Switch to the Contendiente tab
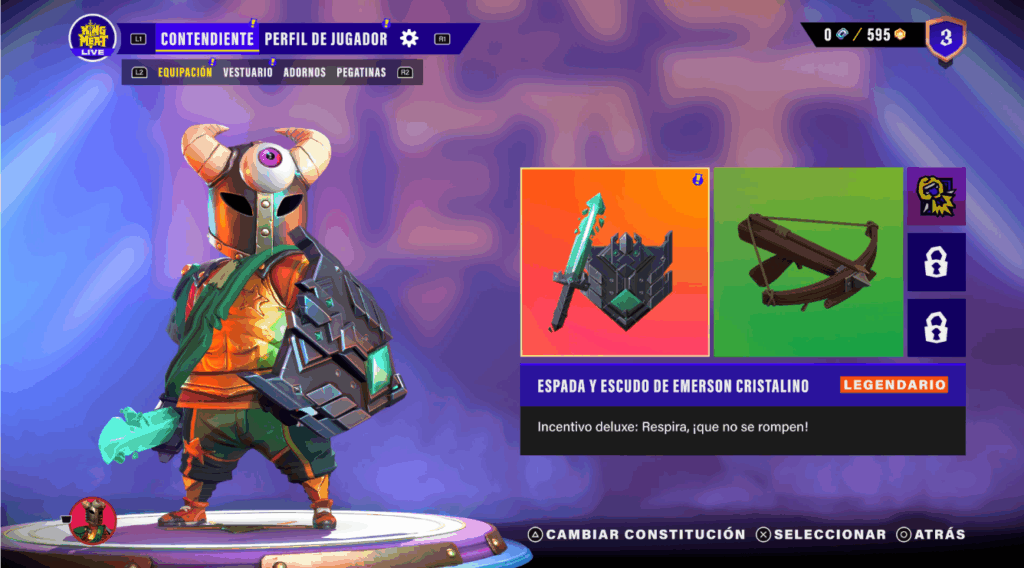Image resolution: width=1024 pixels, height=568 pixels. click(207, 39)
